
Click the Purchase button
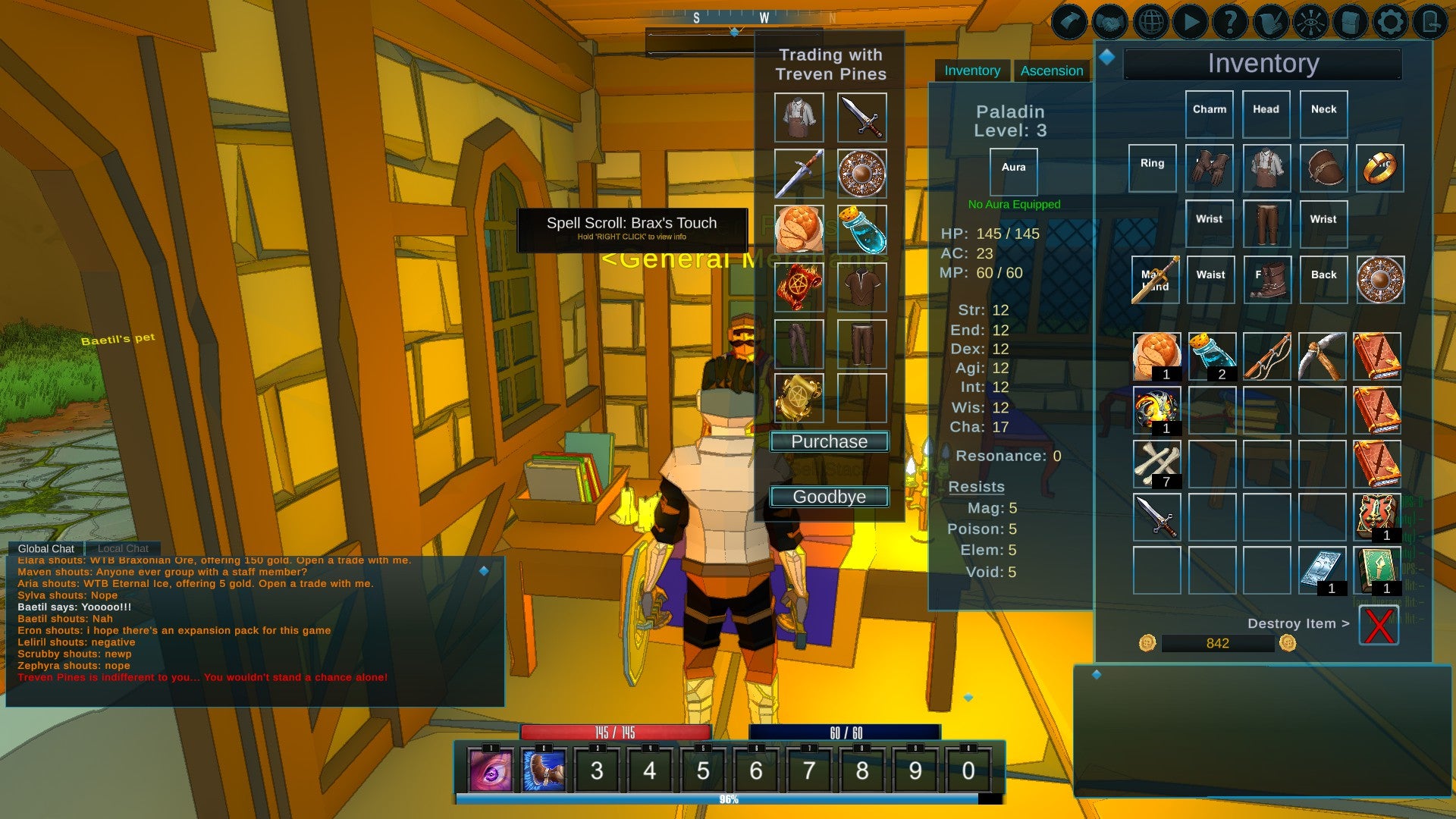(x=828, y=441)
